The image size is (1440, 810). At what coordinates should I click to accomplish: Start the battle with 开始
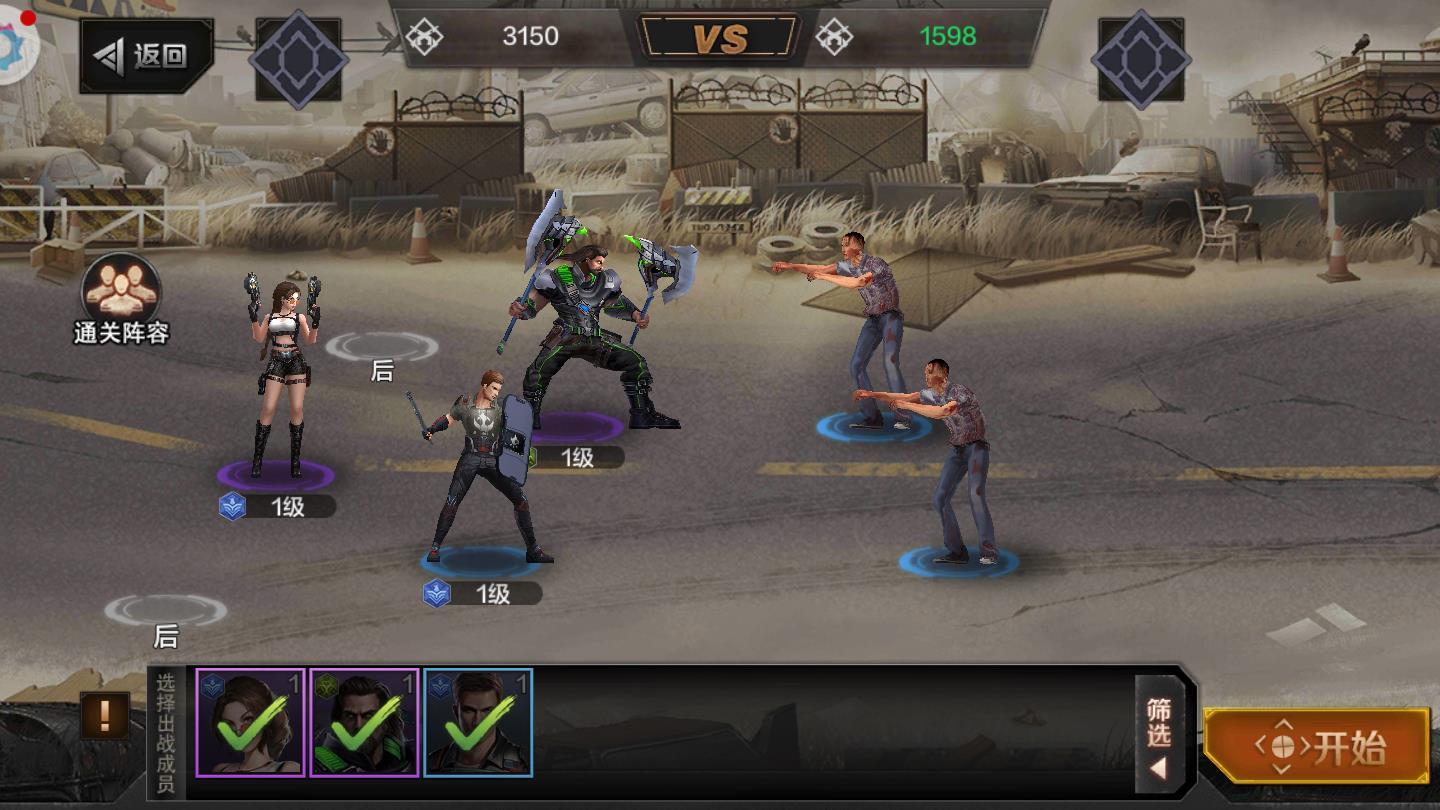[x=1316, y=746]
